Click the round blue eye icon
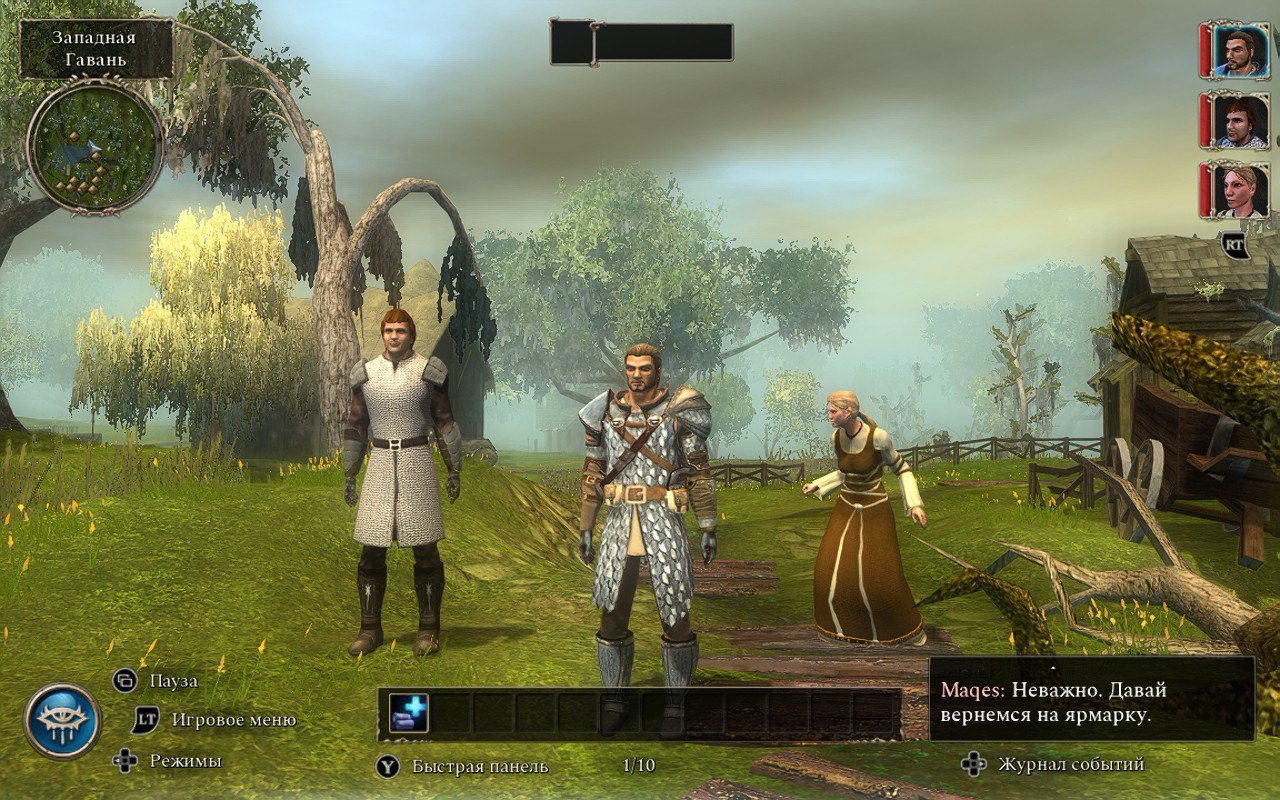Screen dimensions: 1280x800 [x=62, y=721]
